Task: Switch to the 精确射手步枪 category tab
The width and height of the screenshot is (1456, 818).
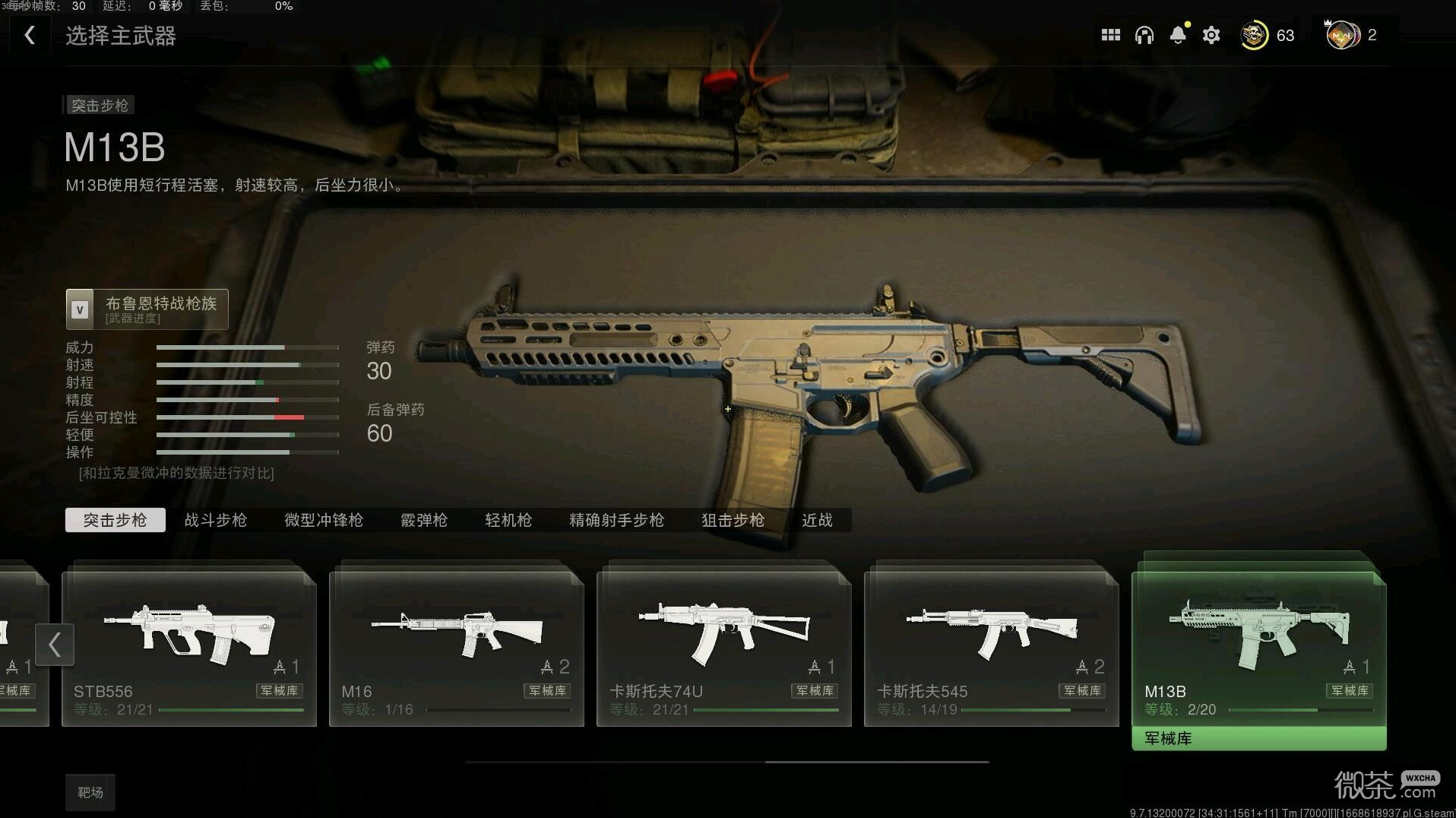Action: coord(616,520)
